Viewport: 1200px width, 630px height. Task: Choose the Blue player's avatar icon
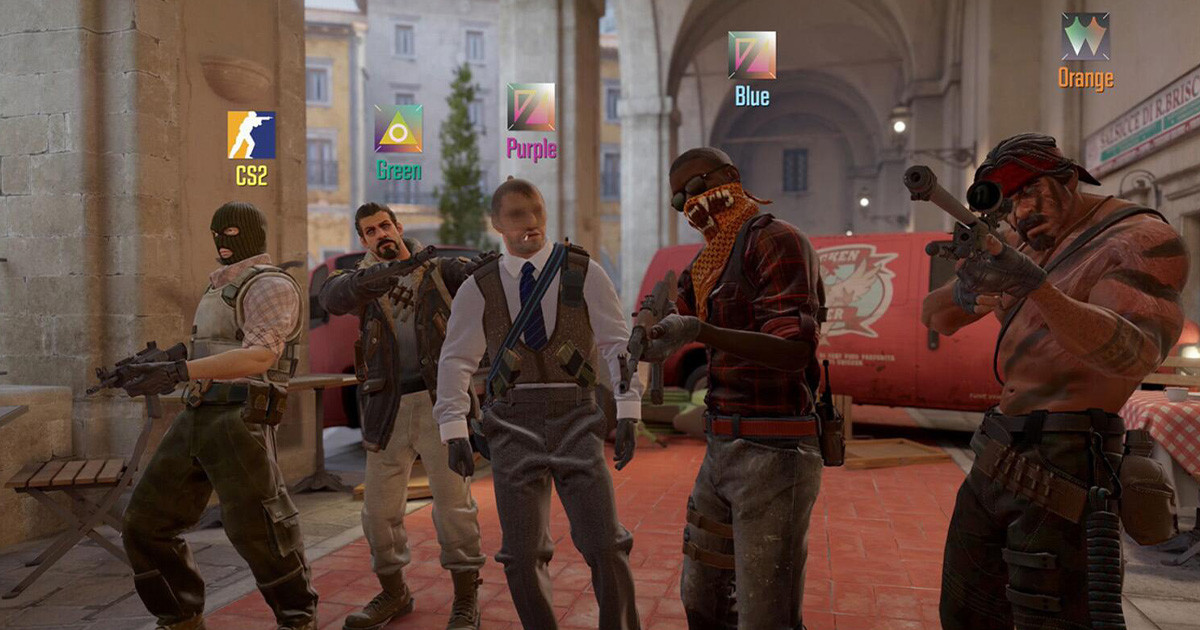click(x=752, y=55)
